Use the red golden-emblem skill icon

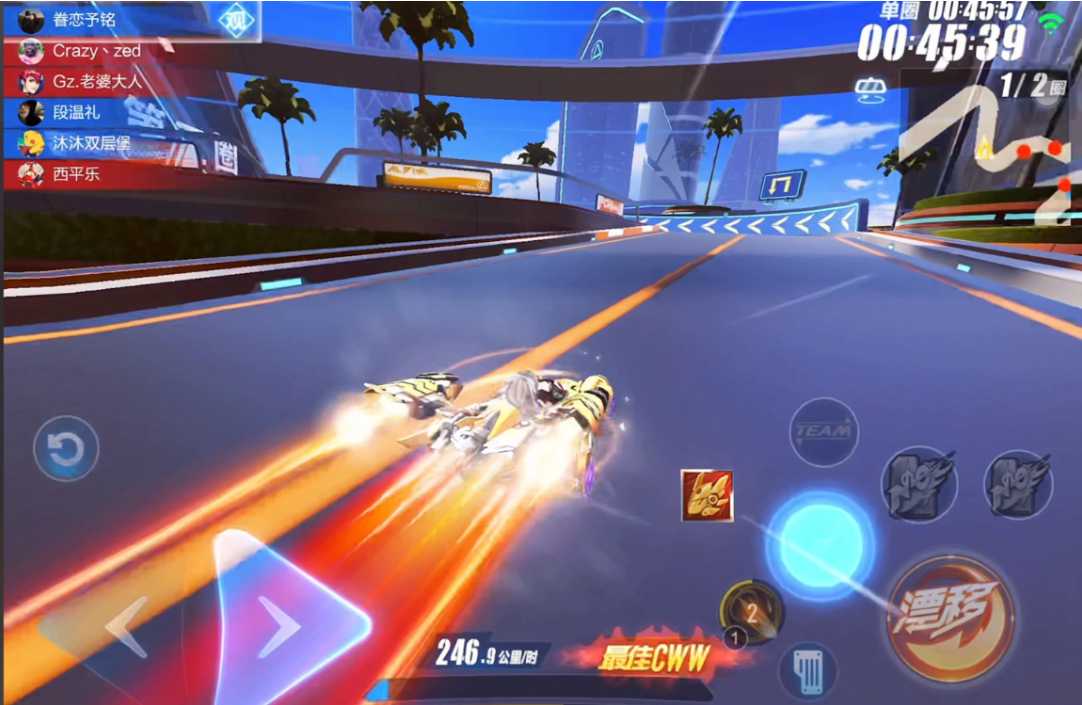click(x=707, y=496)
